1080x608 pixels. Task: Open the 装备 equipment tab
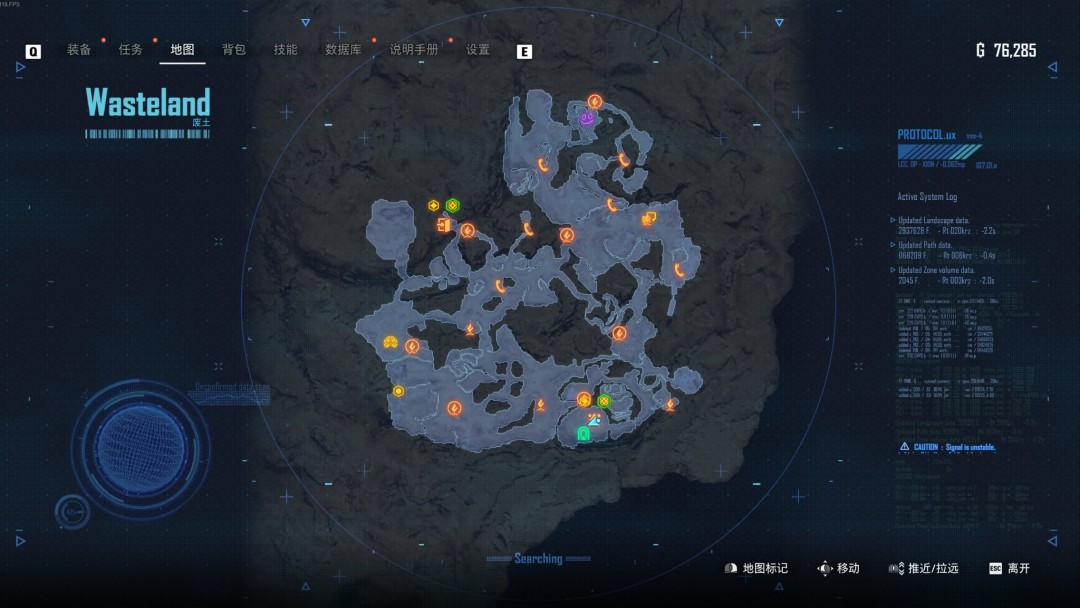pyautogui.click(x=79, y=50)
